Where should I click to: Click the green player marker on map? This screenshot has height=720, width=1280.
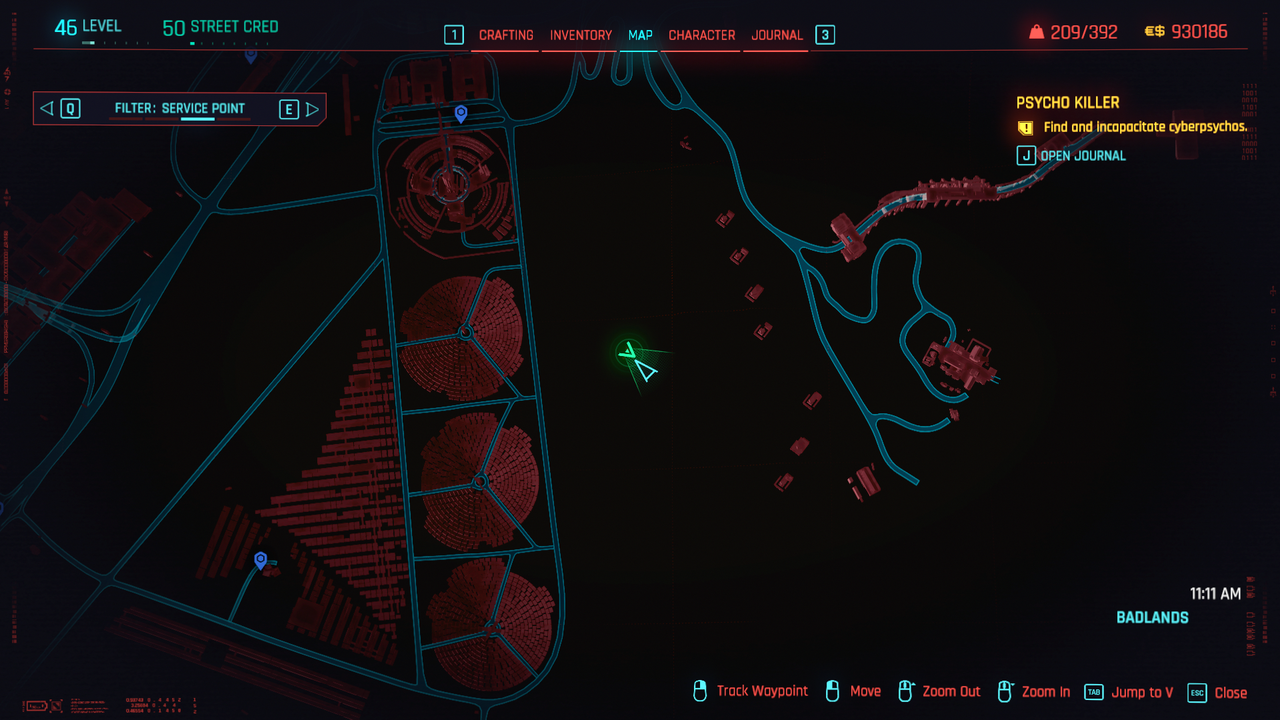(629, 351)
